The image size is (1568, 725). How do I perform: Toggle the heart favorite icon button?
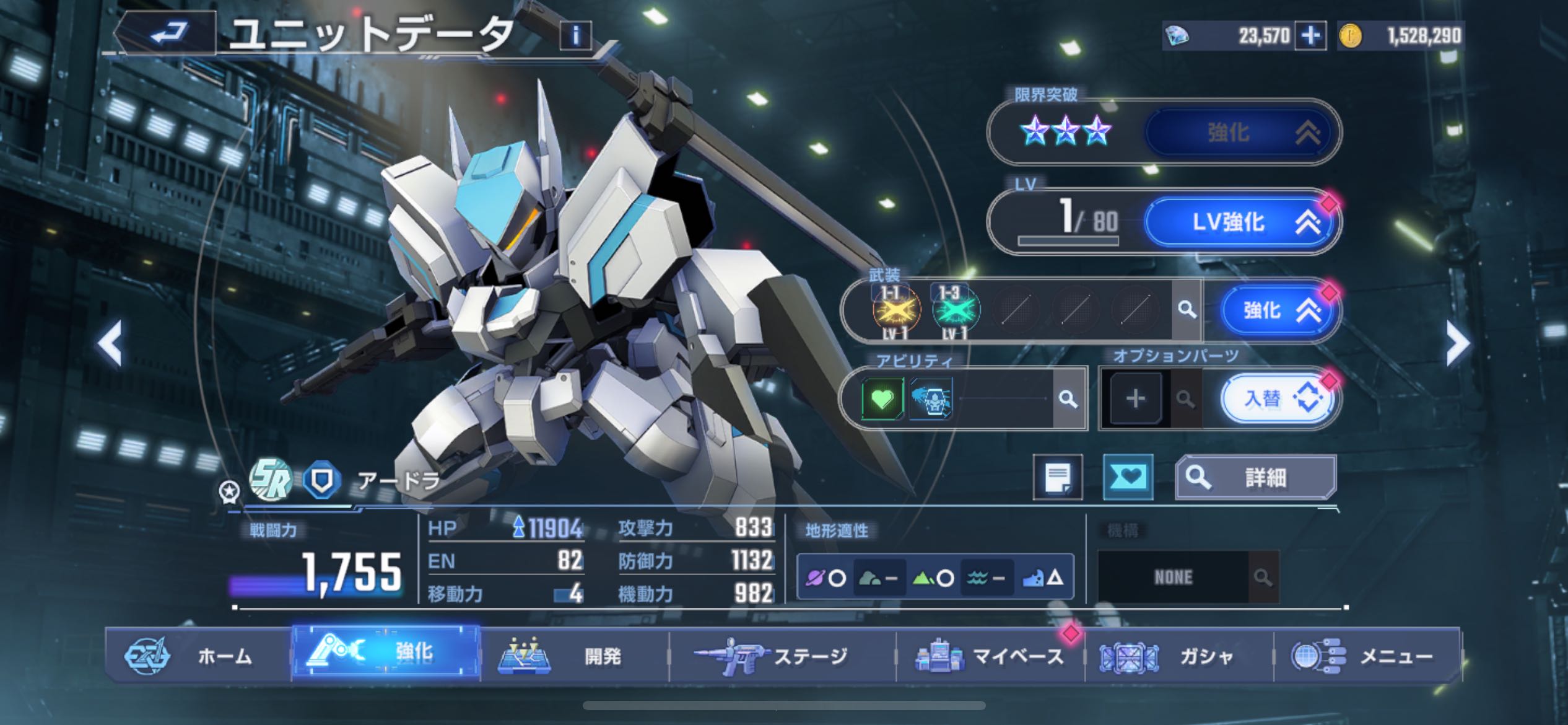tap(1128, 477)
